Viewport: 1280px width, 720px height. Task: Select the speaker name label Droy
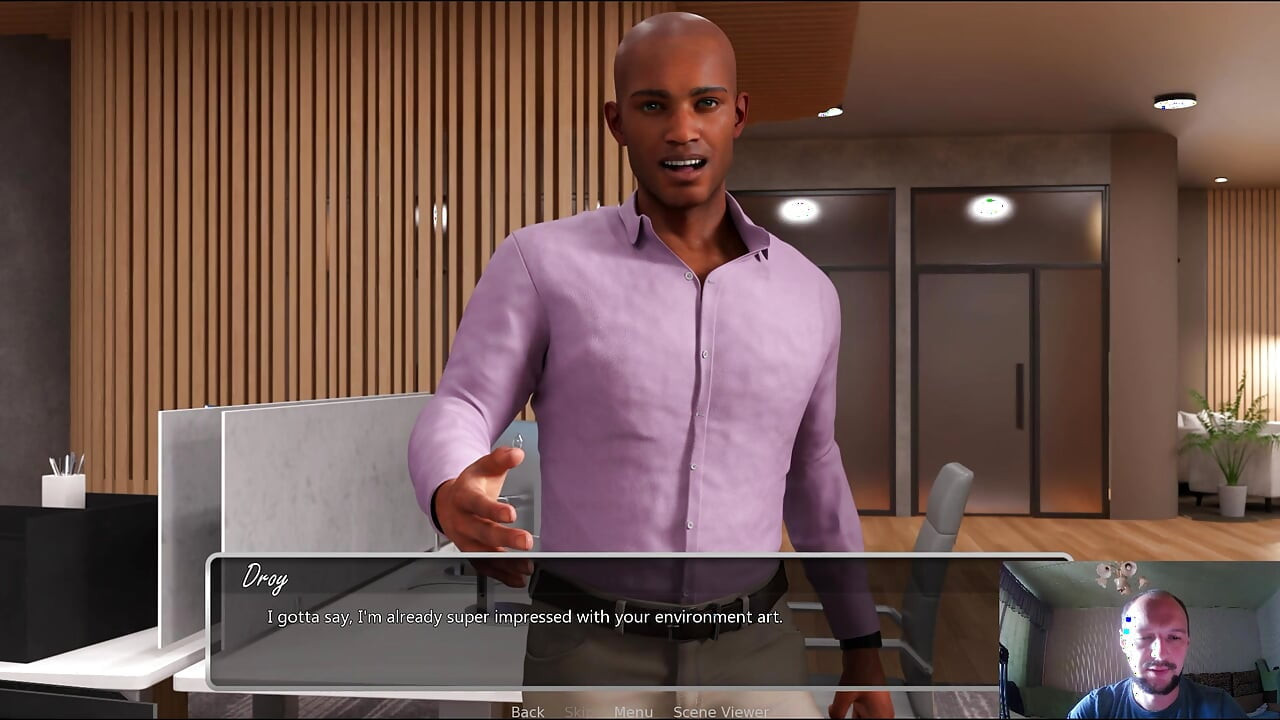coord(266,578)
